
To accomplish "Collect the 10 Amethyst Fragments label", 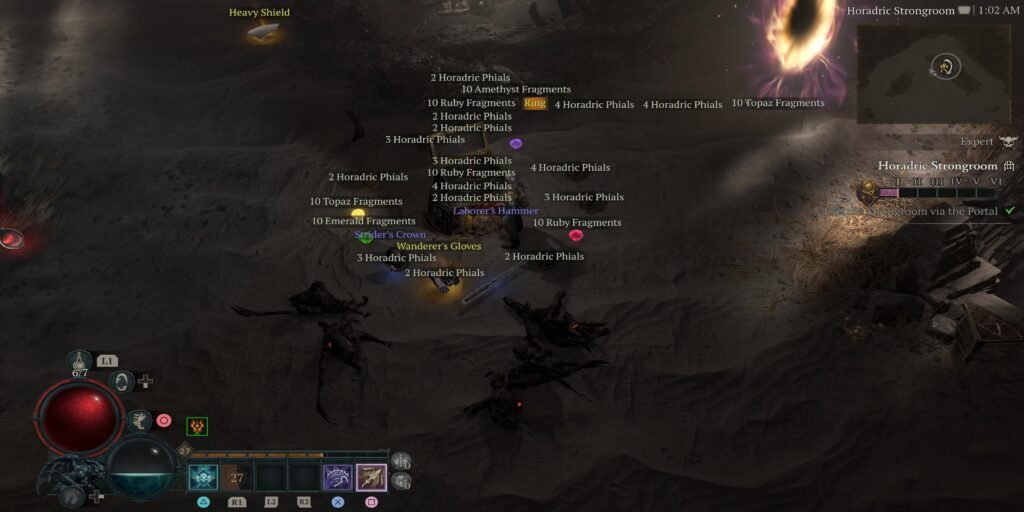I will pyautogui.click(x=516, y=90).
